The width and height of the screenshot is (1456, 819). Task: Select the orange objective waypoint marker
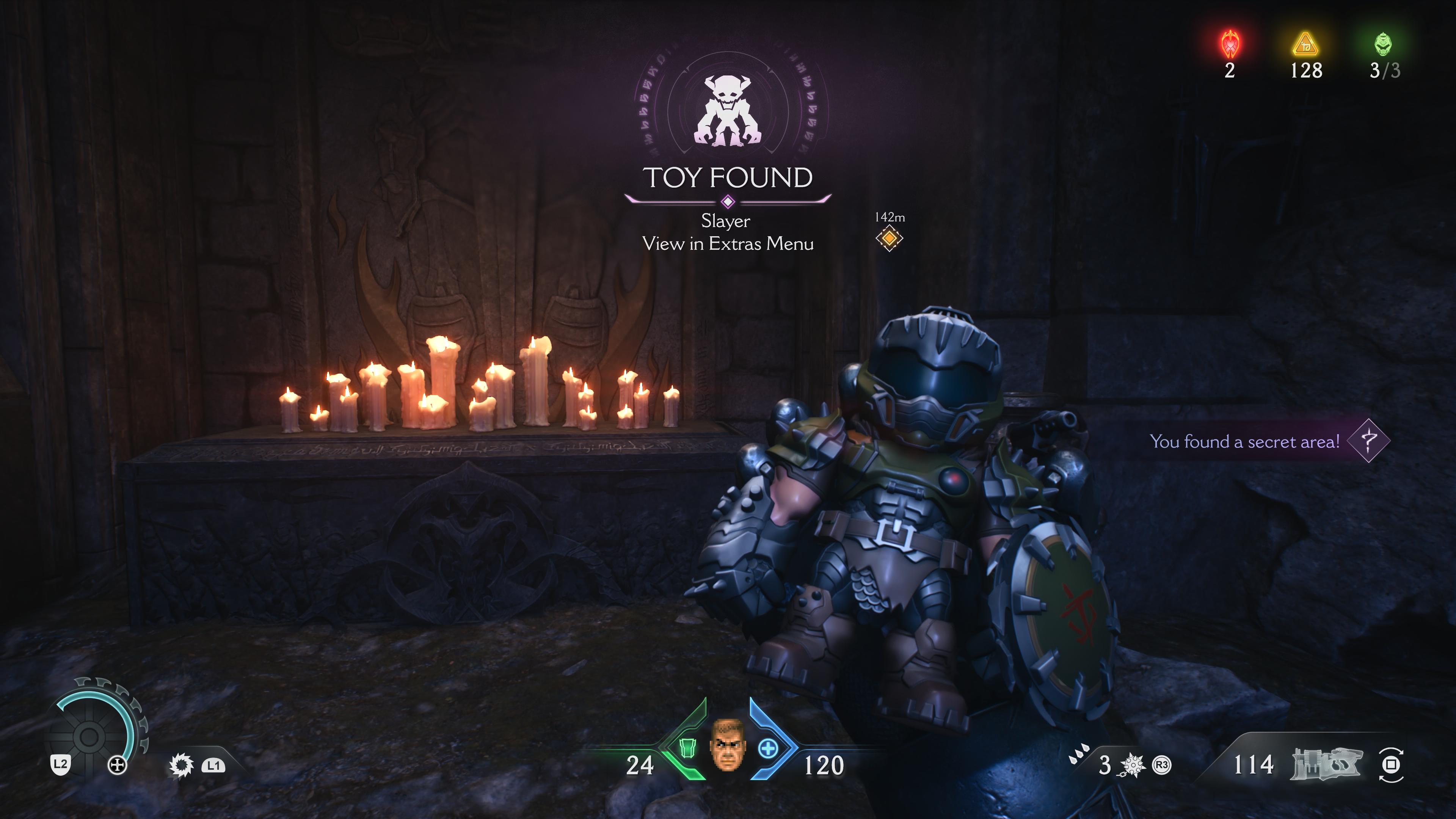[889, 238]
